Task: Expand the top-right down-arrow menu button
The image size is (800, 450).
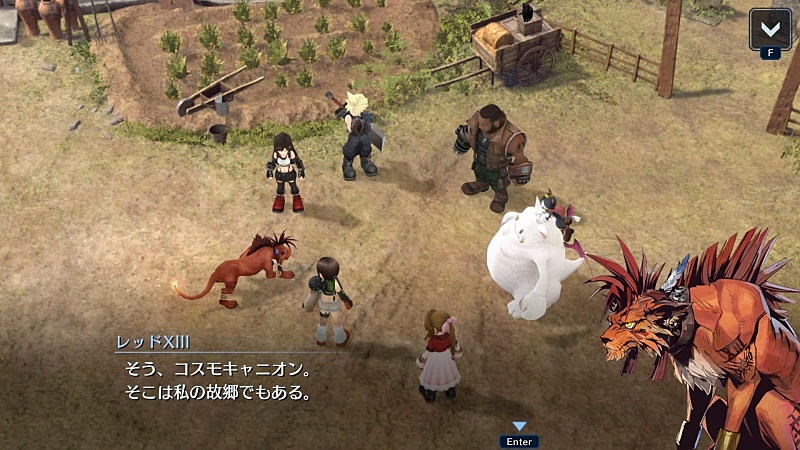Action: 770,28
